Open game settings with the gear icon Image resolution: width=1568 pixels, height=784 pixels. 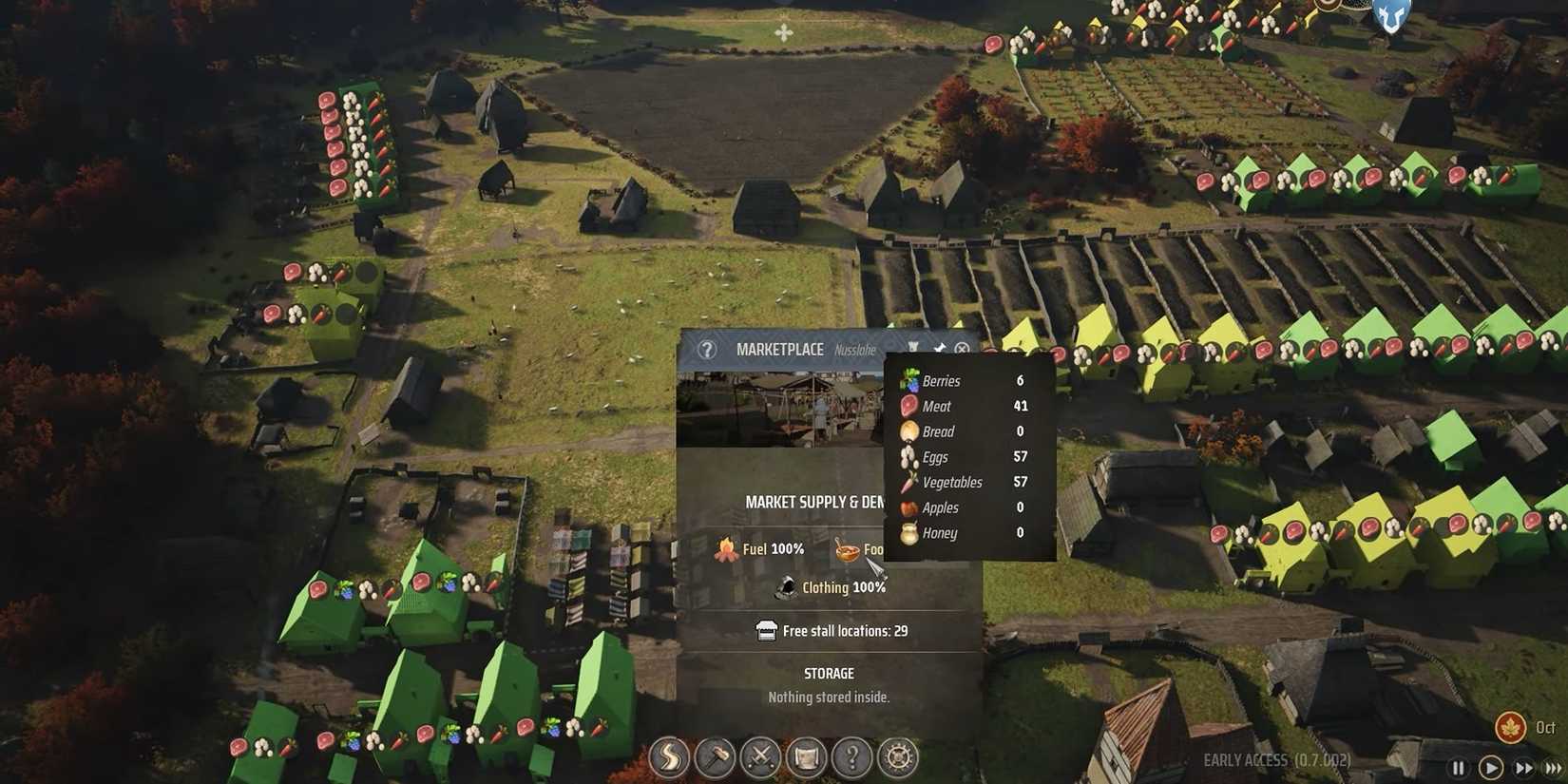point(897,758)
